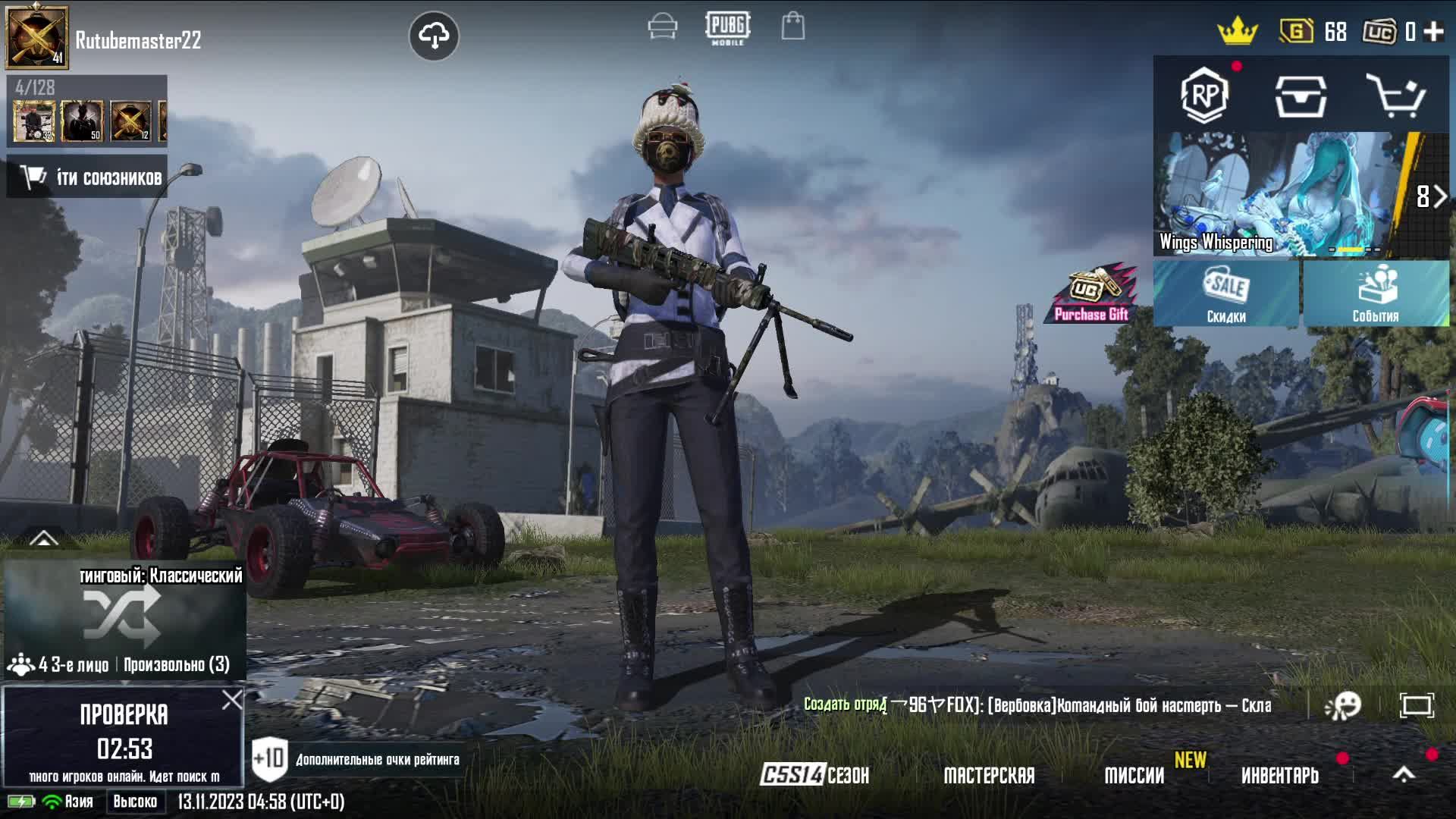Open the shopping cart store
The height and width of the screenshot is (819, 1456).
point(1395,96)
